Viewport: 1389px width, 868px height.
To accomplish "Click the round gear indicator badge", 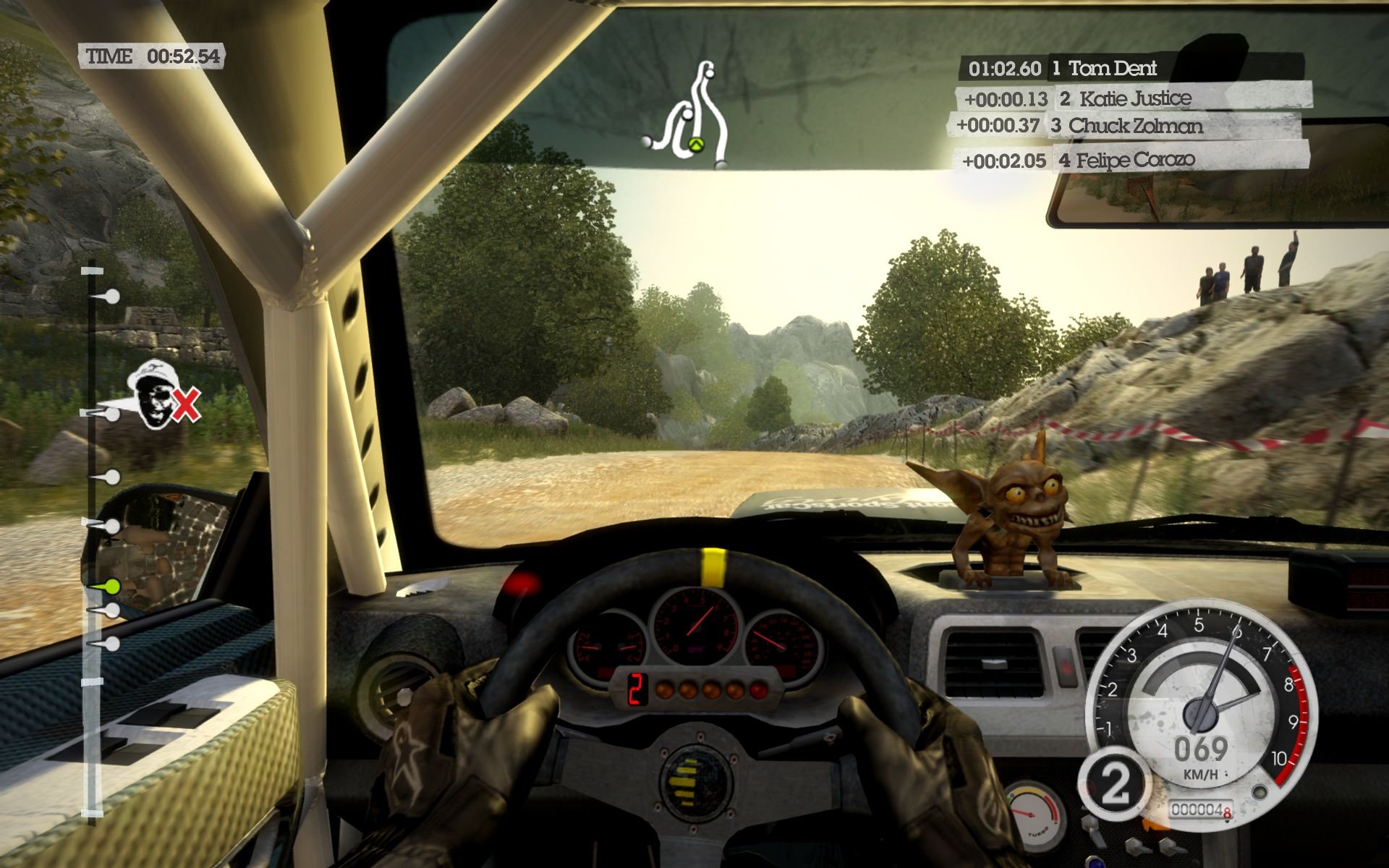I will pyautogui.click(x=1114, y=783).
